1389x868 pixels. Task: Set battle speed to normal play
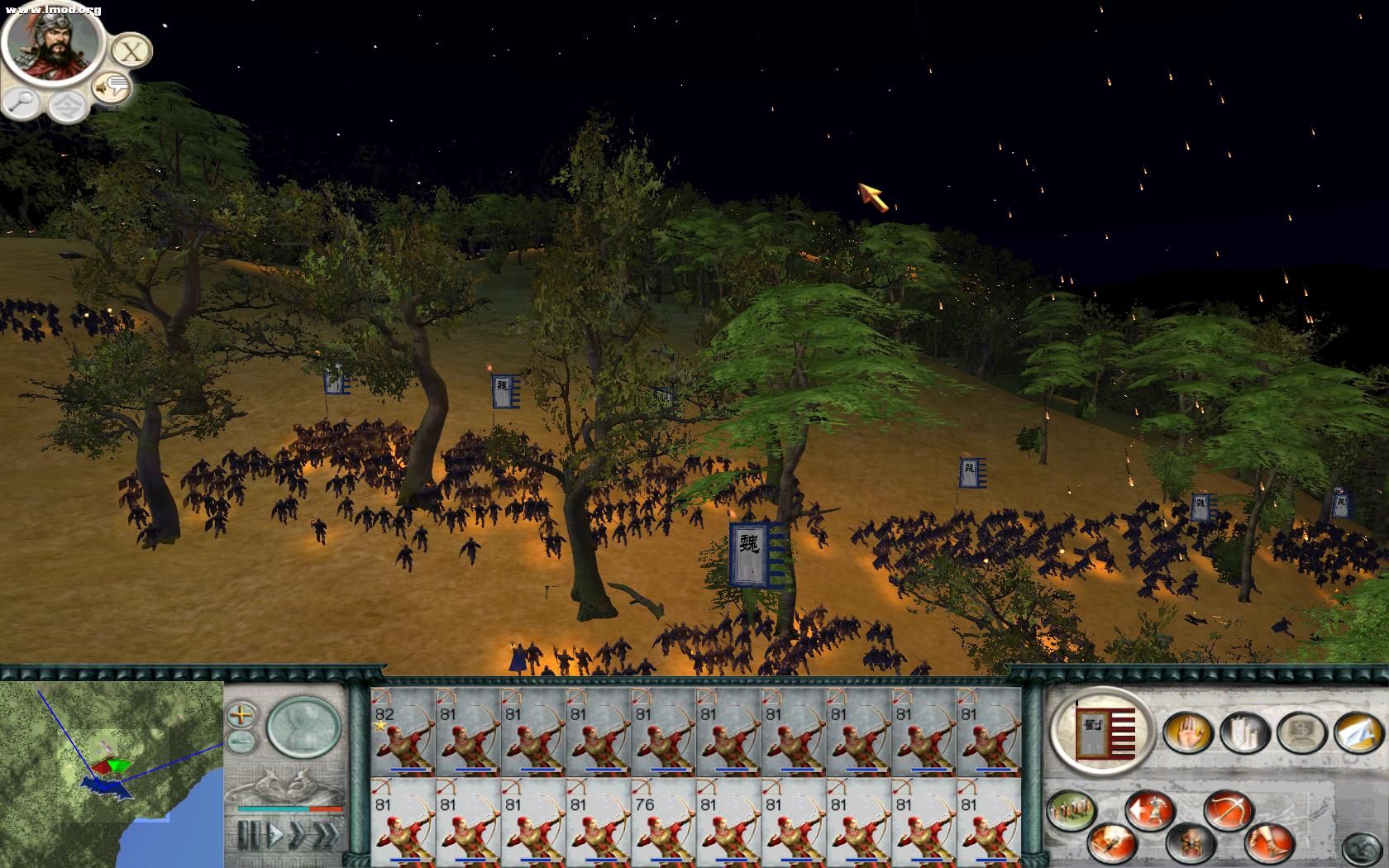[x=276, y=835]
